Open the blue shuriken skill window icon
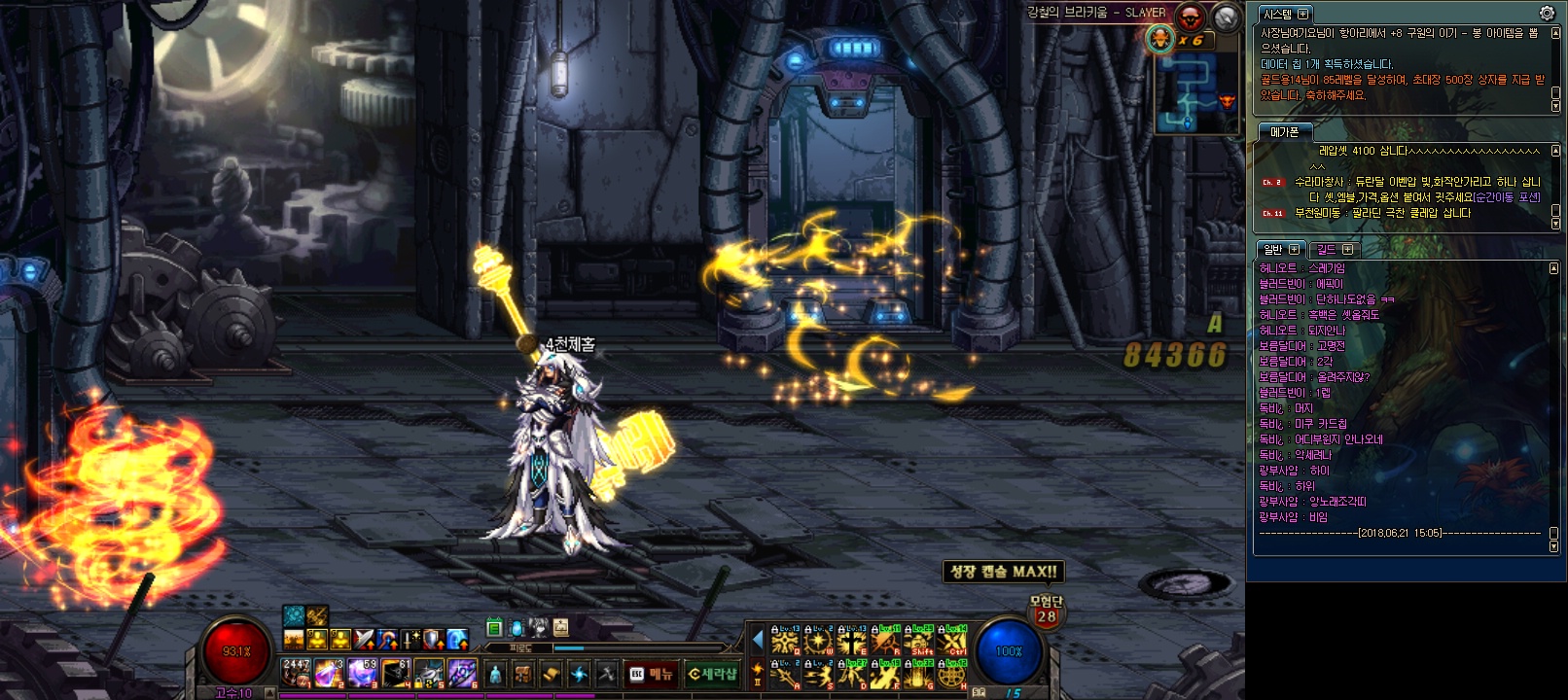The image size is (1568, 700). [579, 674]
